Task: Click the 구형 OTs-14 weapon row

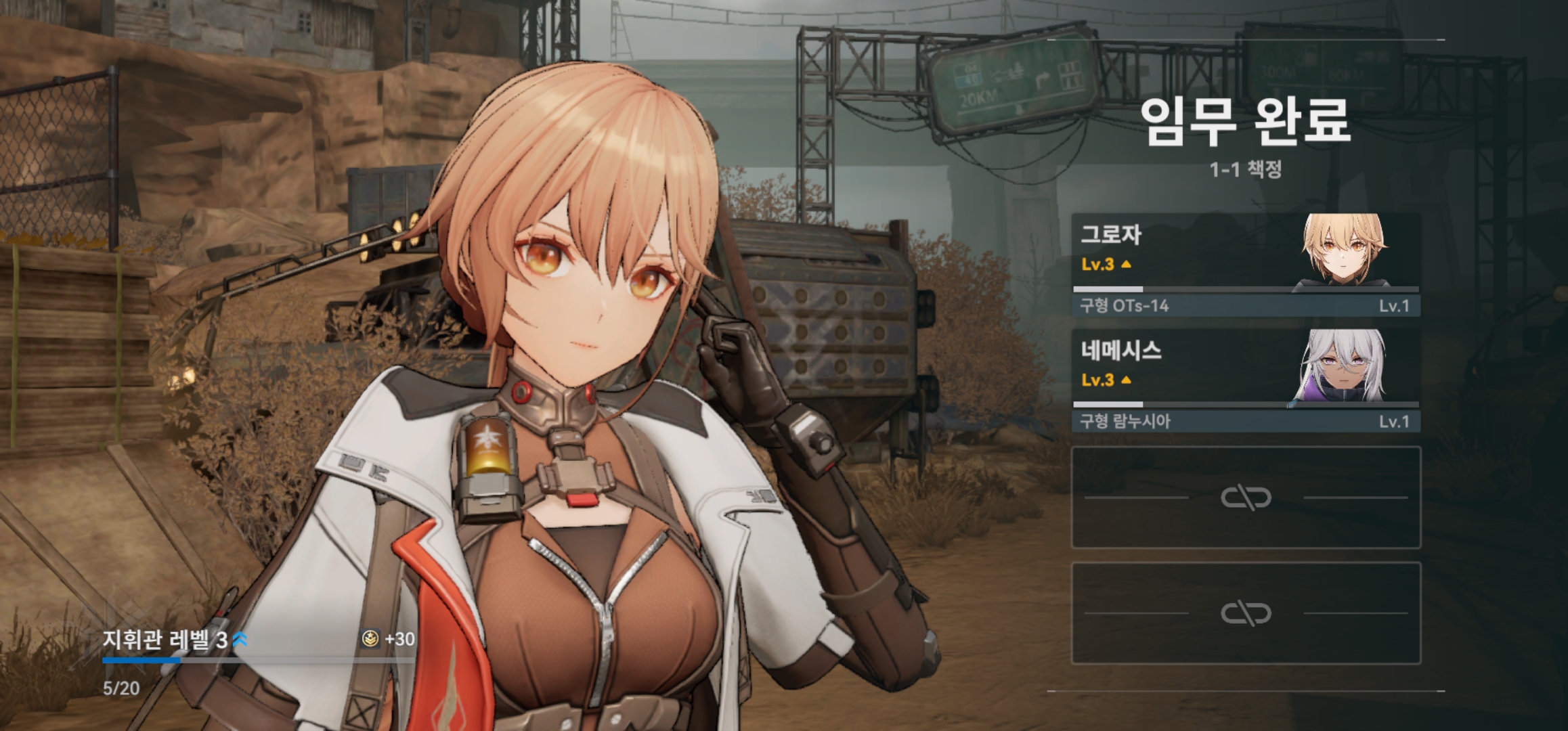Action: [1244, 306]
